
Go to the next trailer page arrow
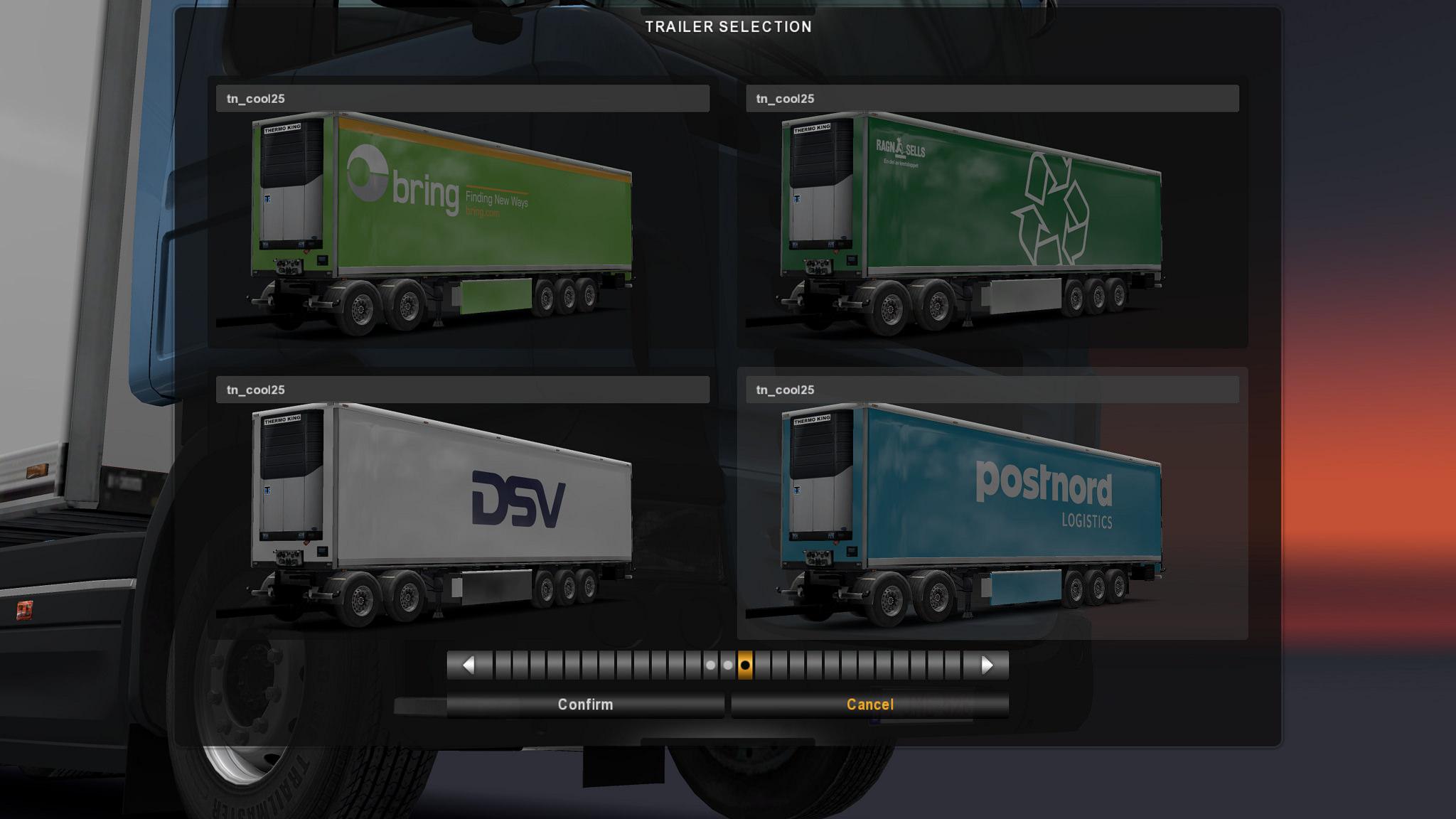coord(987,665)
